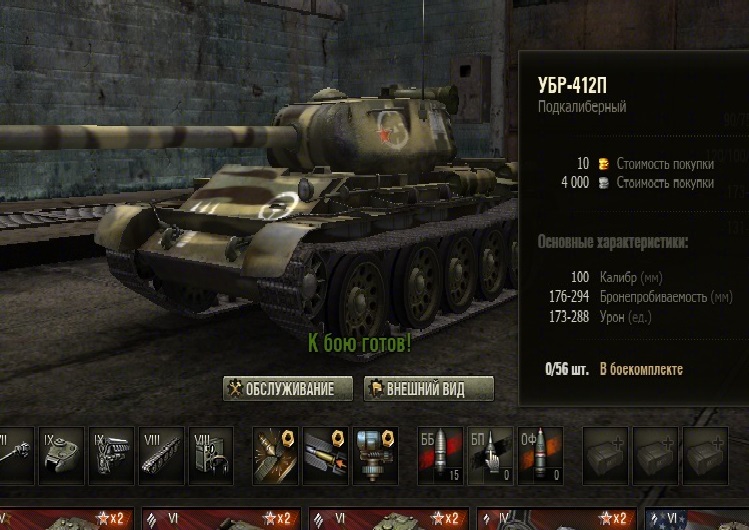This screenshot has height=530, width=749.
Task: Open the tier VIII radio module slot
Action: [211, 456]
